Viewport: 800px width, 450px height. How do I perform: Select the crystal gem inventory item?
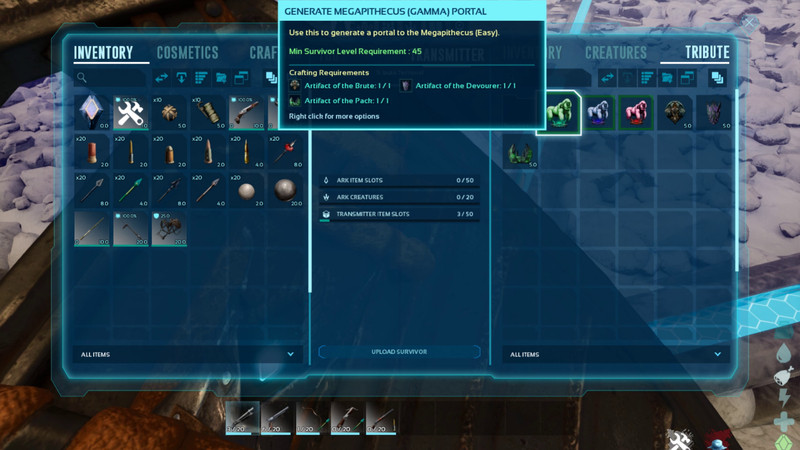pos(93,113)
